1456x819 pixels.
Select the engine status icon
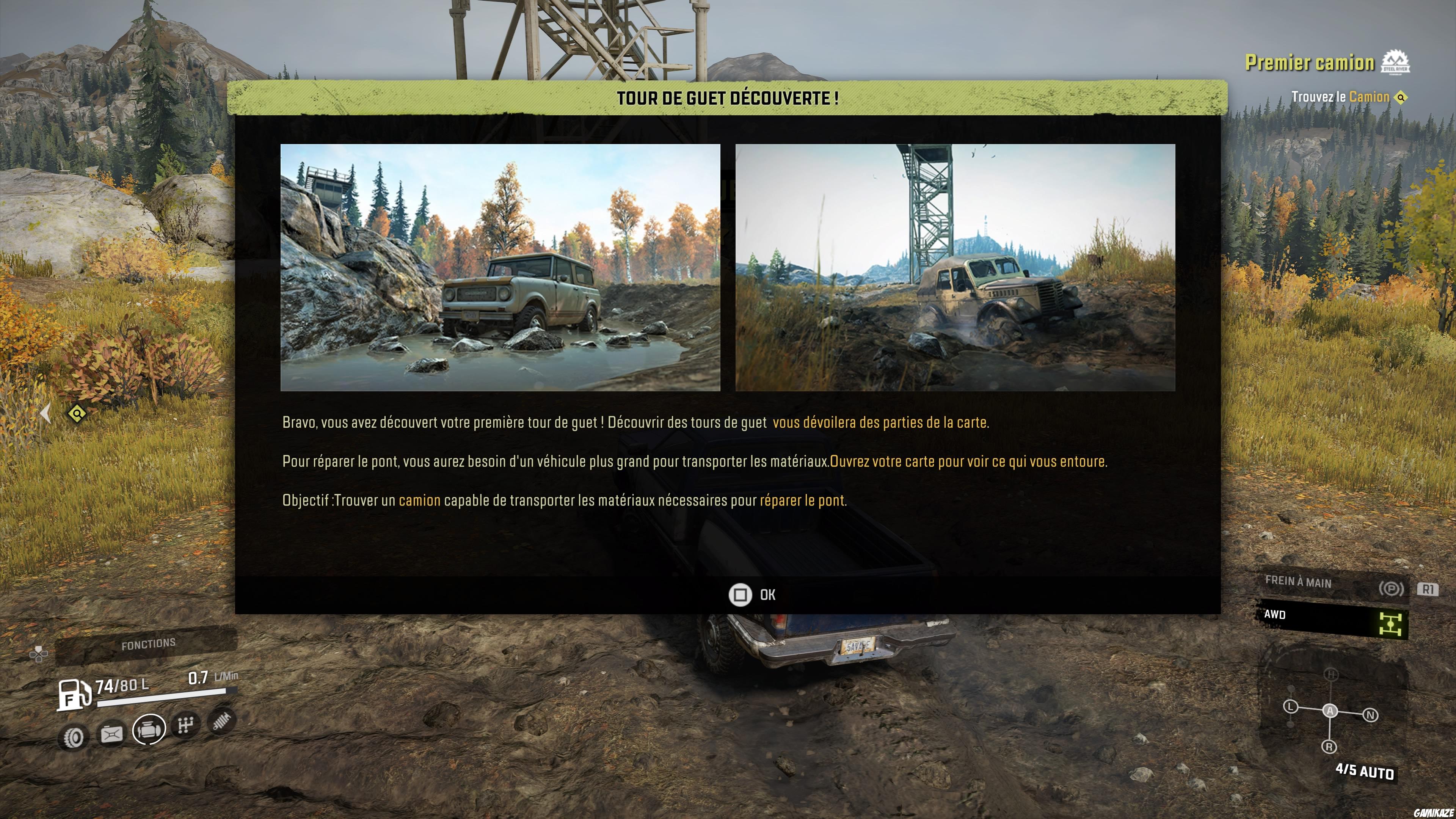149,729
